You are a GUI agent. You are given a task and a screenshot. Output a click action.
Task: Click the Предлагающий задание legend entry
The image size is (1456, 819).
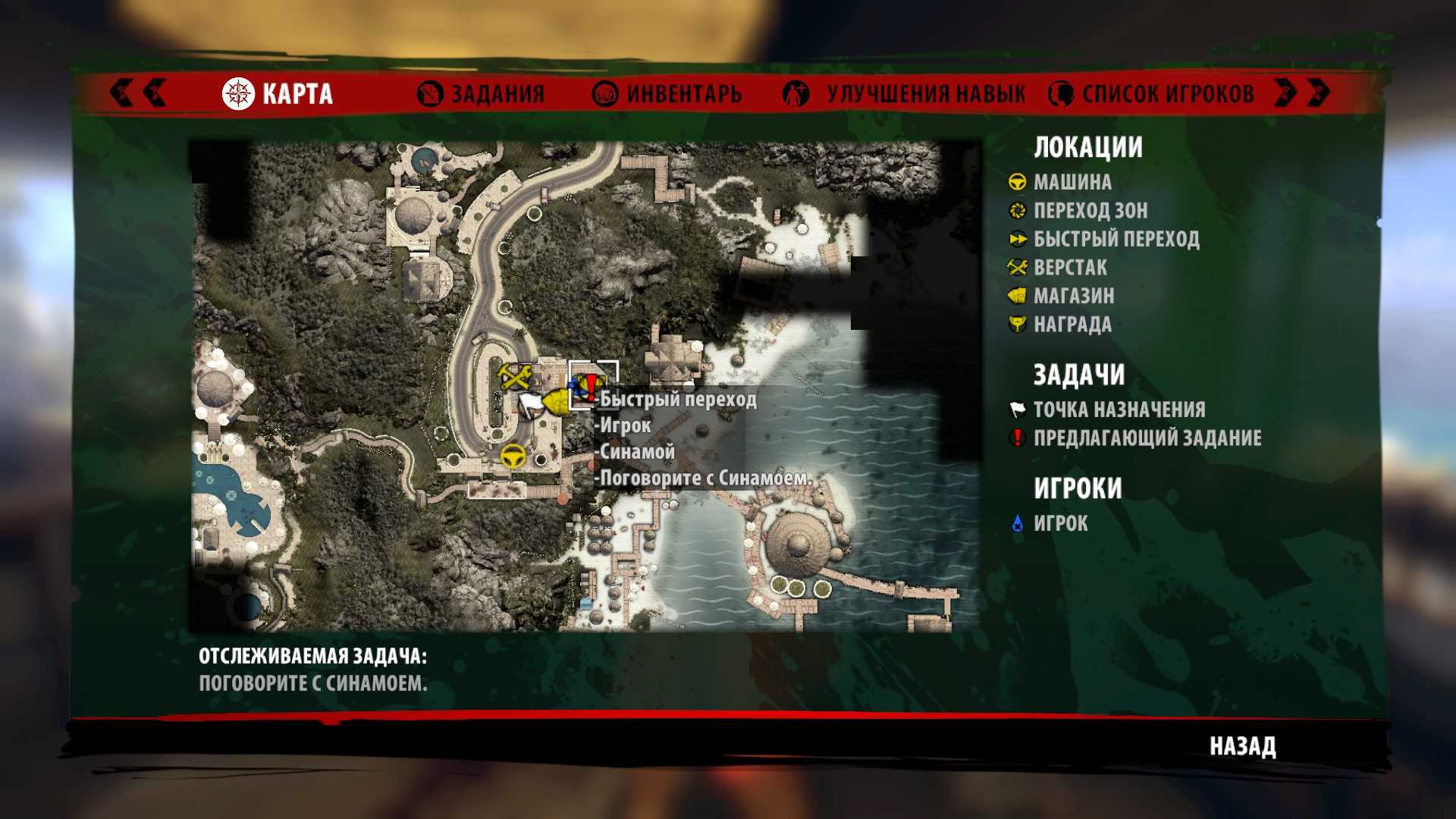[x=1147, y=438]
